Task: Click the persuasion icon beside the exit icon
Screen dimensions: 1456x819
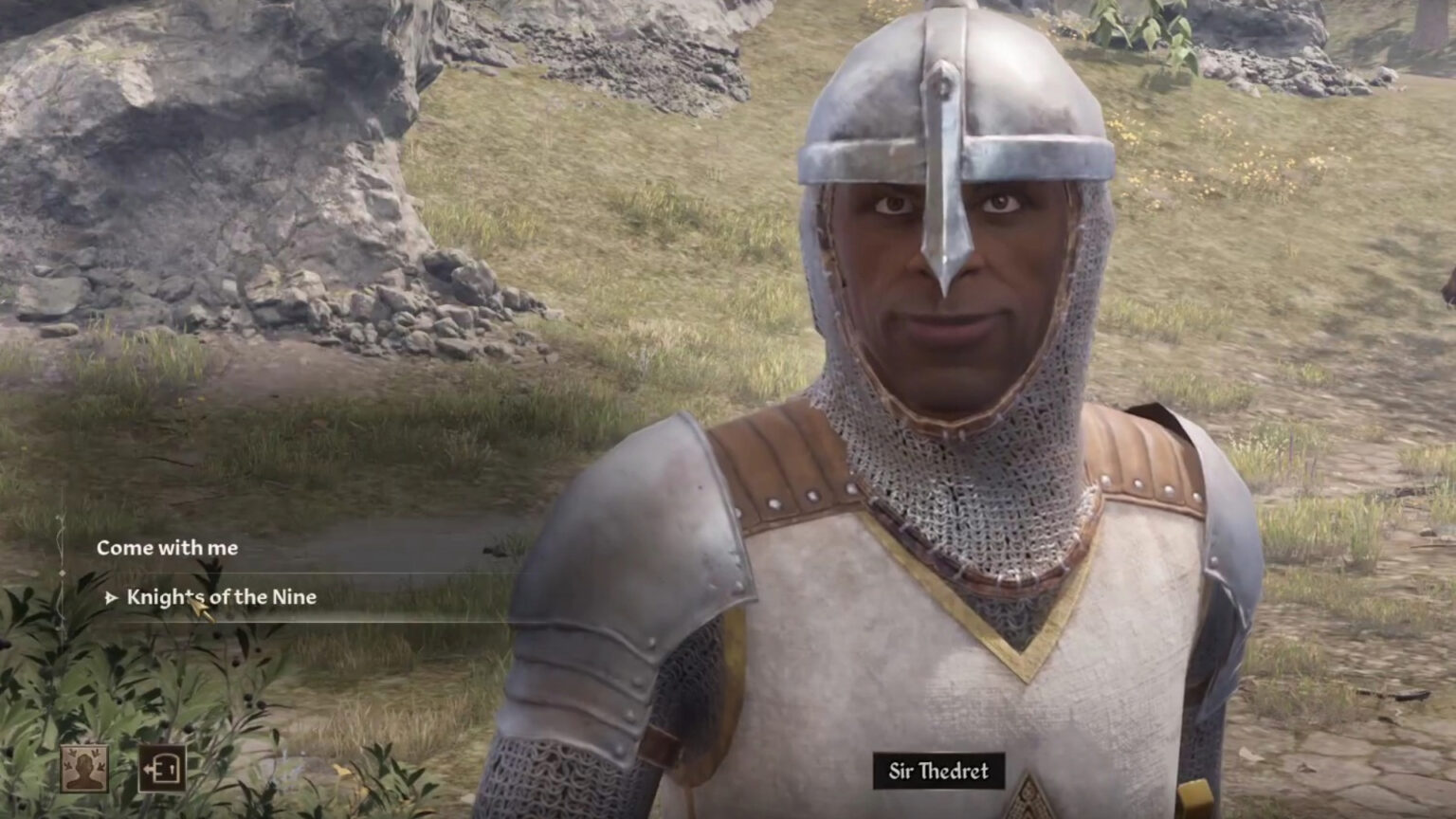Action: coord(83,768)
